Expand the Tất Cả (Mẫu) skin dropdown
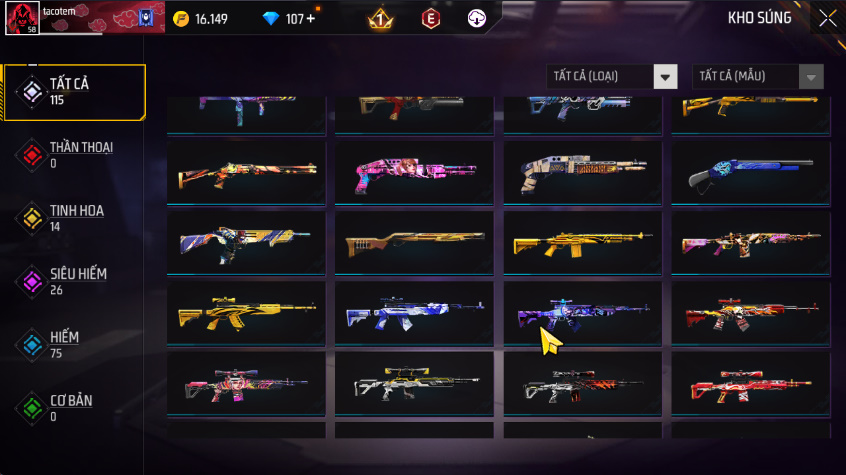 [758, 77]
